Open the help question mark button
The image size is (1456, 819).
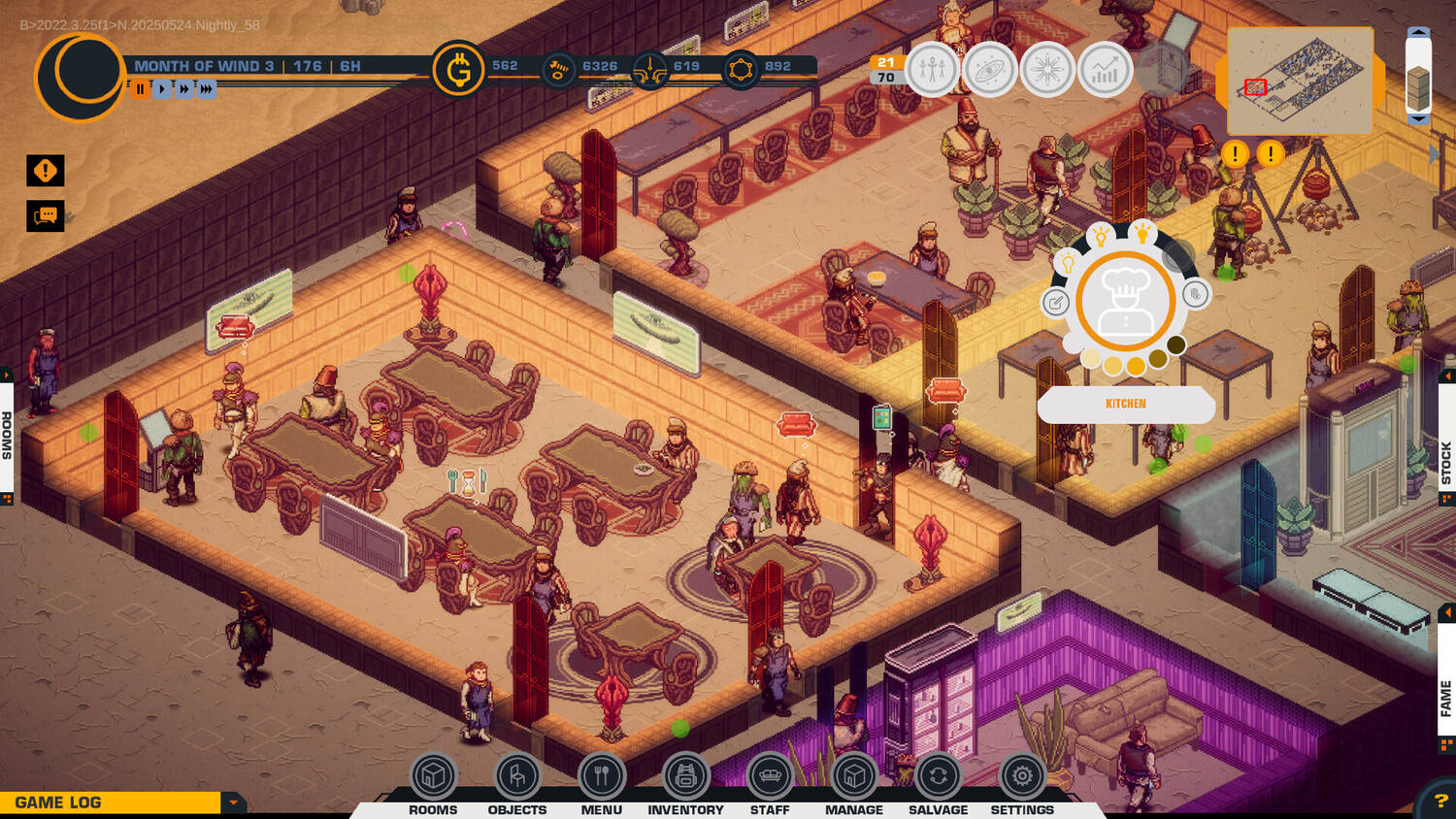click(1440, 802)
